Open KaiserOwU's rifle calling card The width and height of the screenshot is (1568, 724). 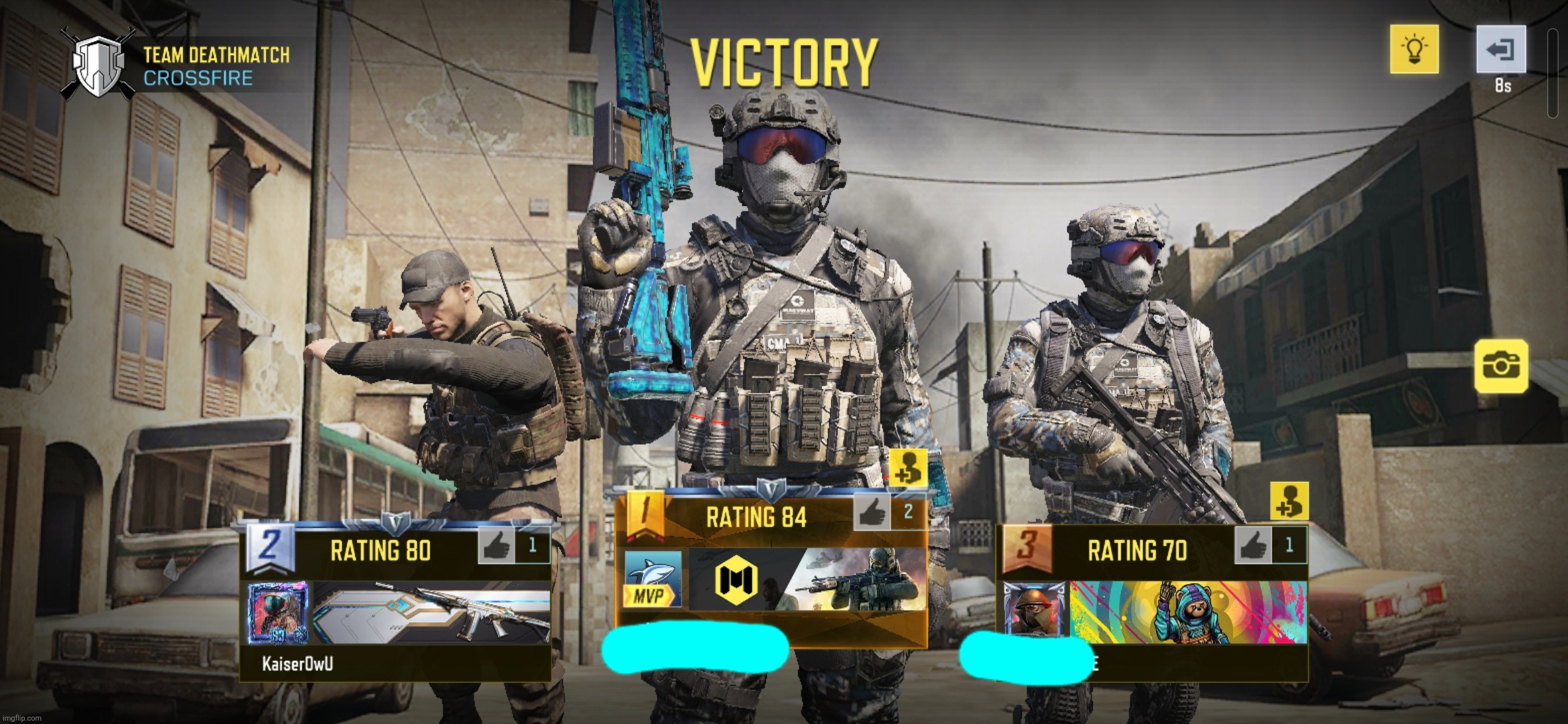click(x=432, y=613)
